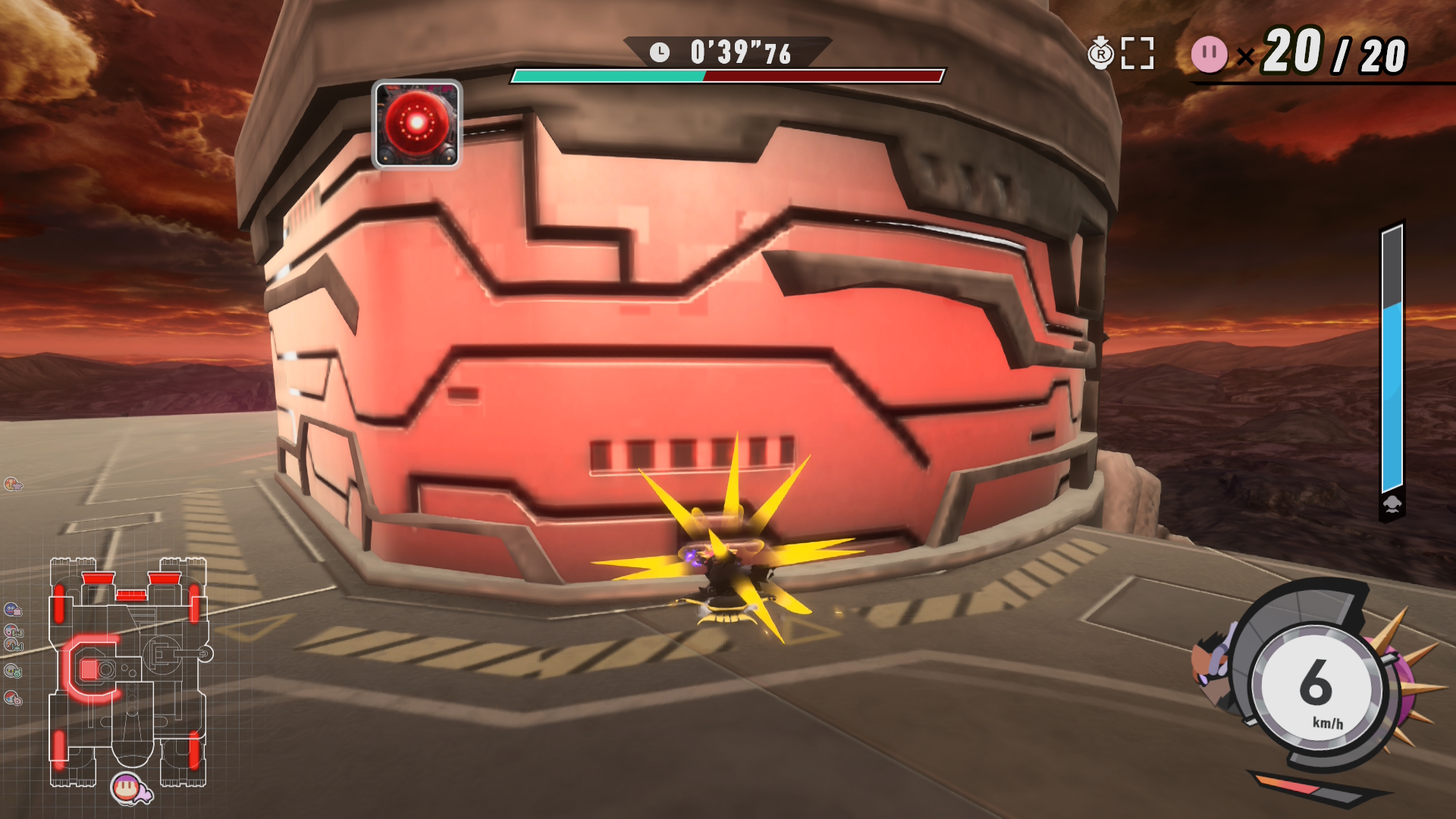Toggle the lock-on target bracket icon
Image resolution: width=1456 pixels, height=819 pixels.
pos(1137,54)
